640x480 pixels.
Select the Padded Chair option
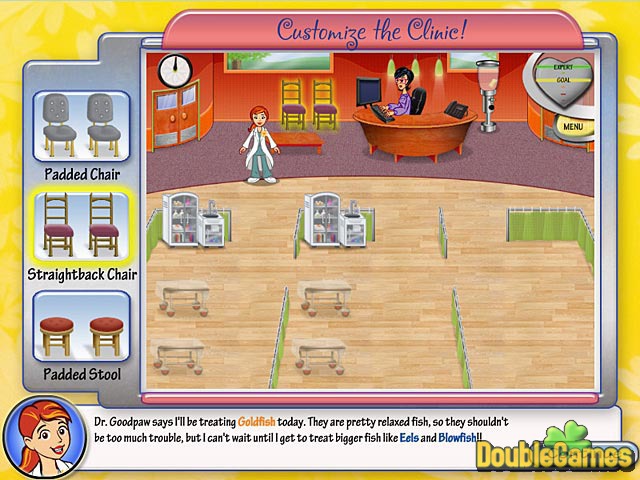click(x=82, y=127)
